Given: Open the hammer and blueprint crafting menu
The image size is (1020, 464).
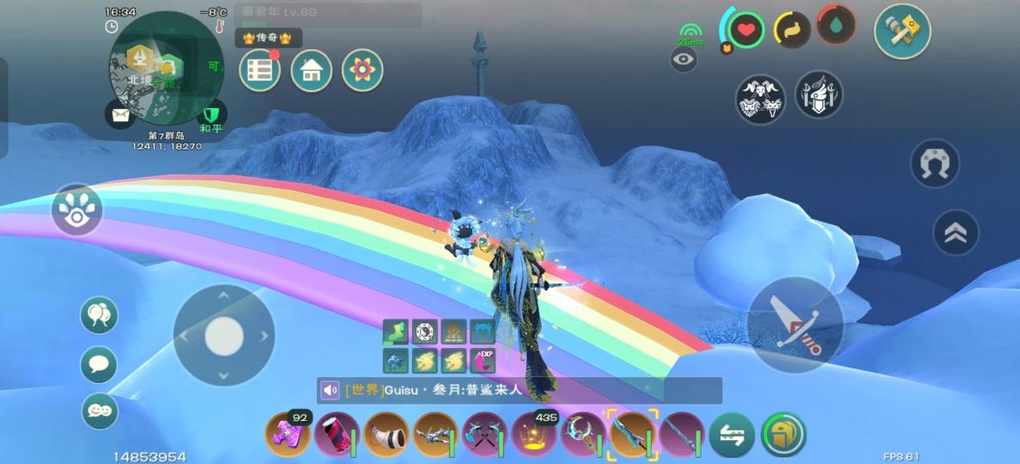Looking at the screenshot, I should click(x=902, y=31).
